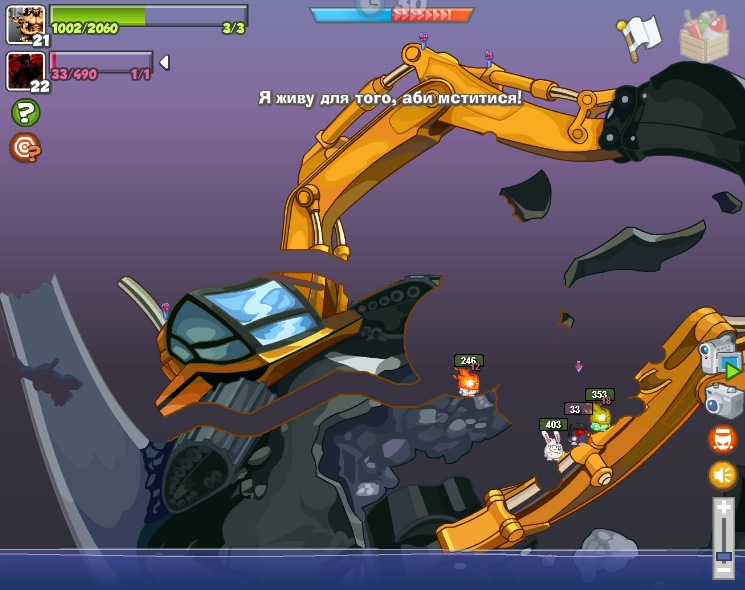The width and height of the screenshot is (745, 590).
Task: Open the weapon crate inventory
Action: (x=704, y=37)
